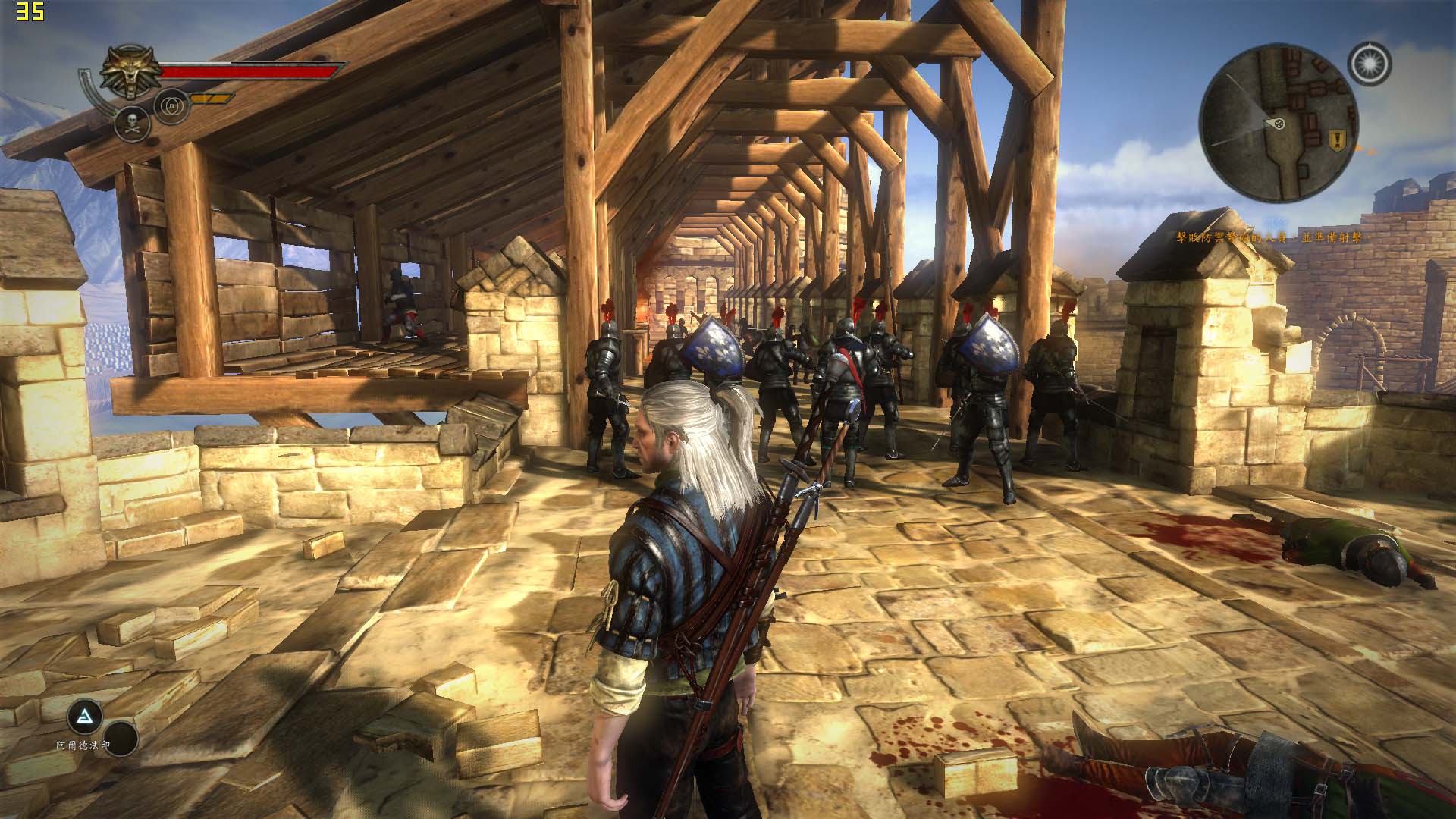Image resolution: width=1456 pixels, height=819 pixels.
Task: Select the yellow quest marker on minimap
Action: pyautogui.click(x=1338, y=138)
